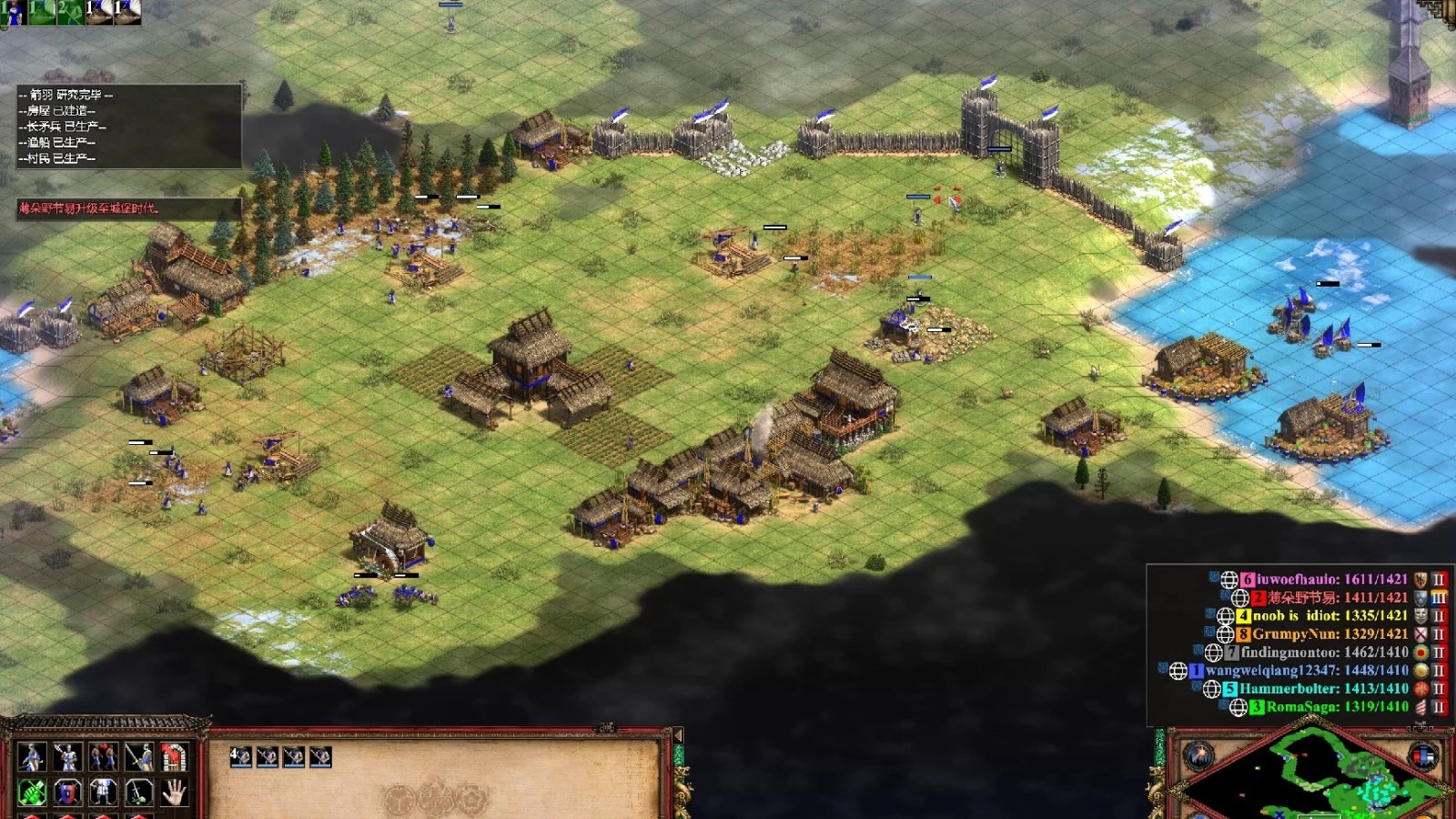
Task: Toggle the minimap colored-bars mode button
Action: pyautogui.click(x=1422, y=755)
